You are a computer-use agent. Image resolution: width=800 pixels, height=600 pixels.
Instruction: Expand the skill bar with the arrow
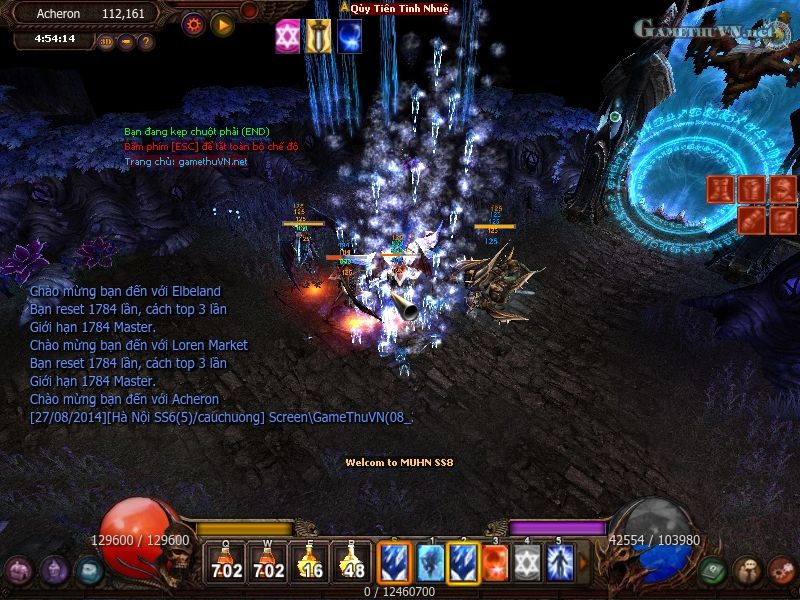pos(585,562)
